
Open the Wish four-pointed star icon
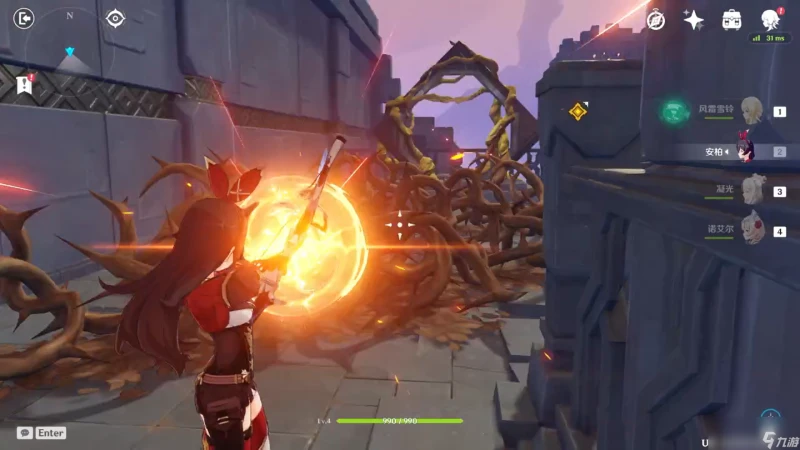click(x=693, y=19)
